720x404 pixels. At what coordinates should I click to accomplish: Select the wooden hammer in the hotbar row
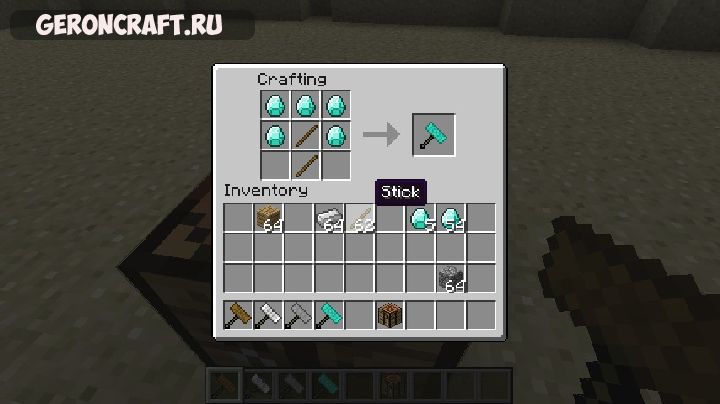coord(238,316)
